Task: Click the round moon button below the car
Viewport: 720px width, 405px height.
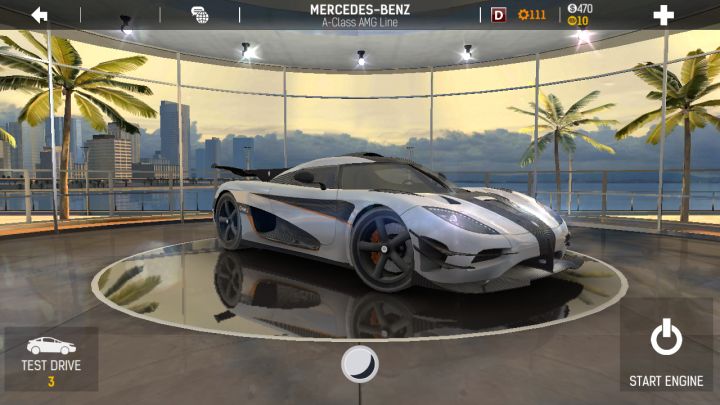Action: (359, 364)
